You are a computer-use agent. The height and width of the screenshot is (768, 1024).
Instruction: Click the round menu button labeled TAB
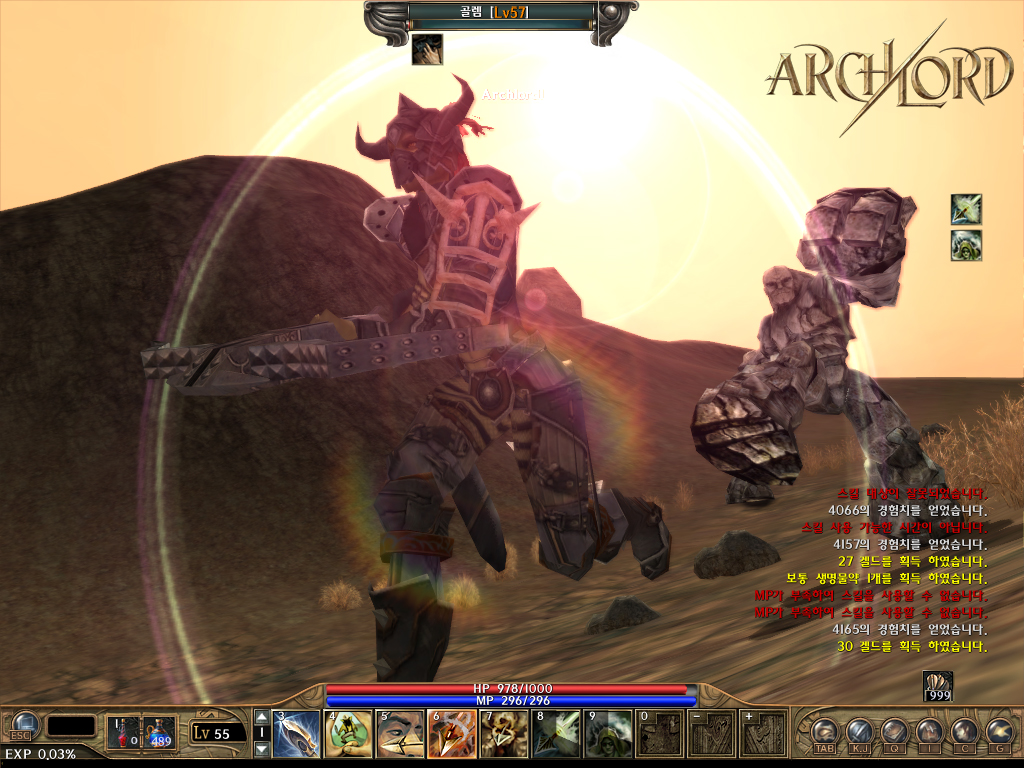(825, 732)
